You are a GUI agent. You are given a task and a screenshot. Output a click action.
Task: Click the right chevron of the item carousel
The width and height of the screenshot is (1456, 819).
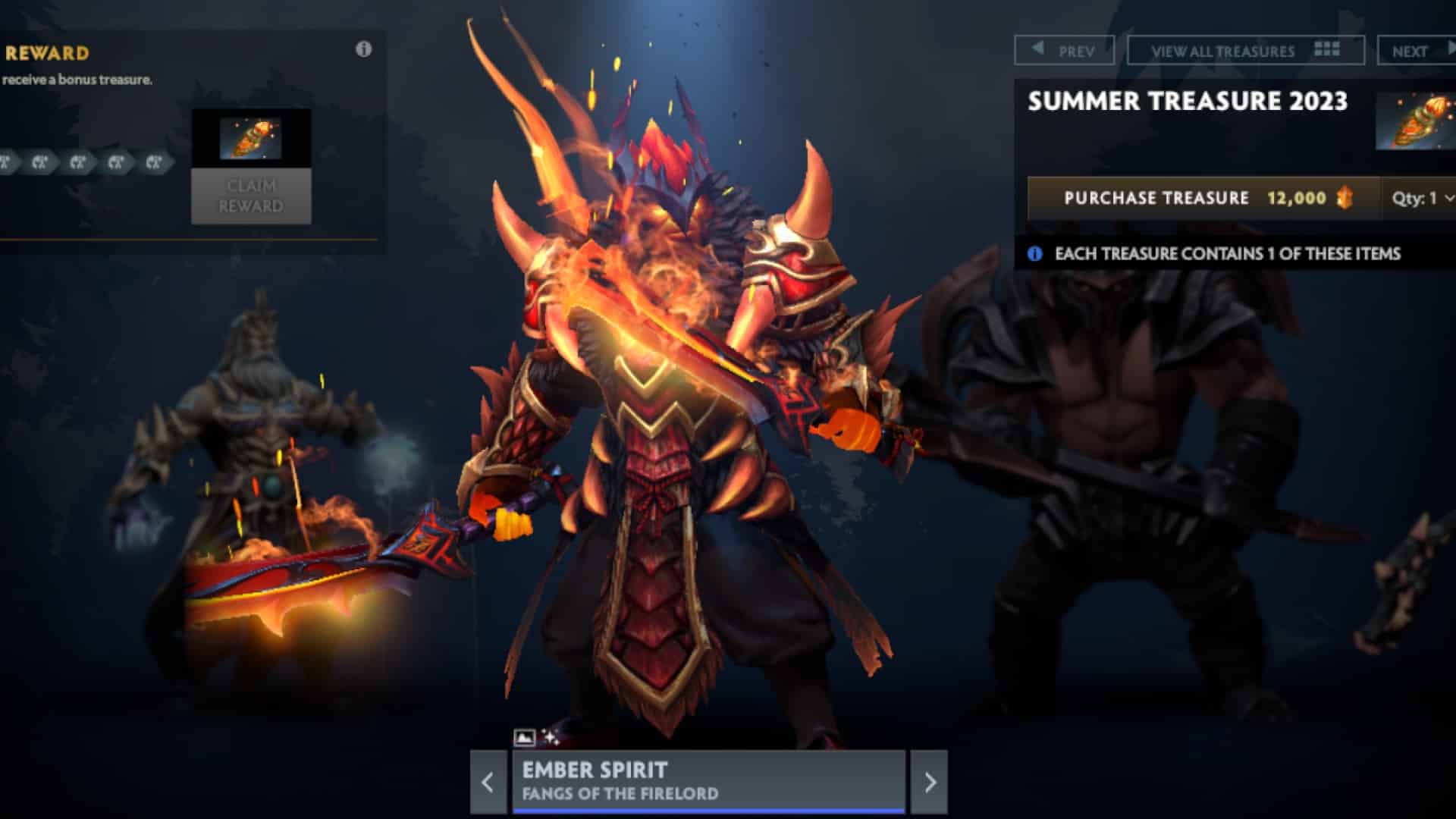click(x=931, y=783)
